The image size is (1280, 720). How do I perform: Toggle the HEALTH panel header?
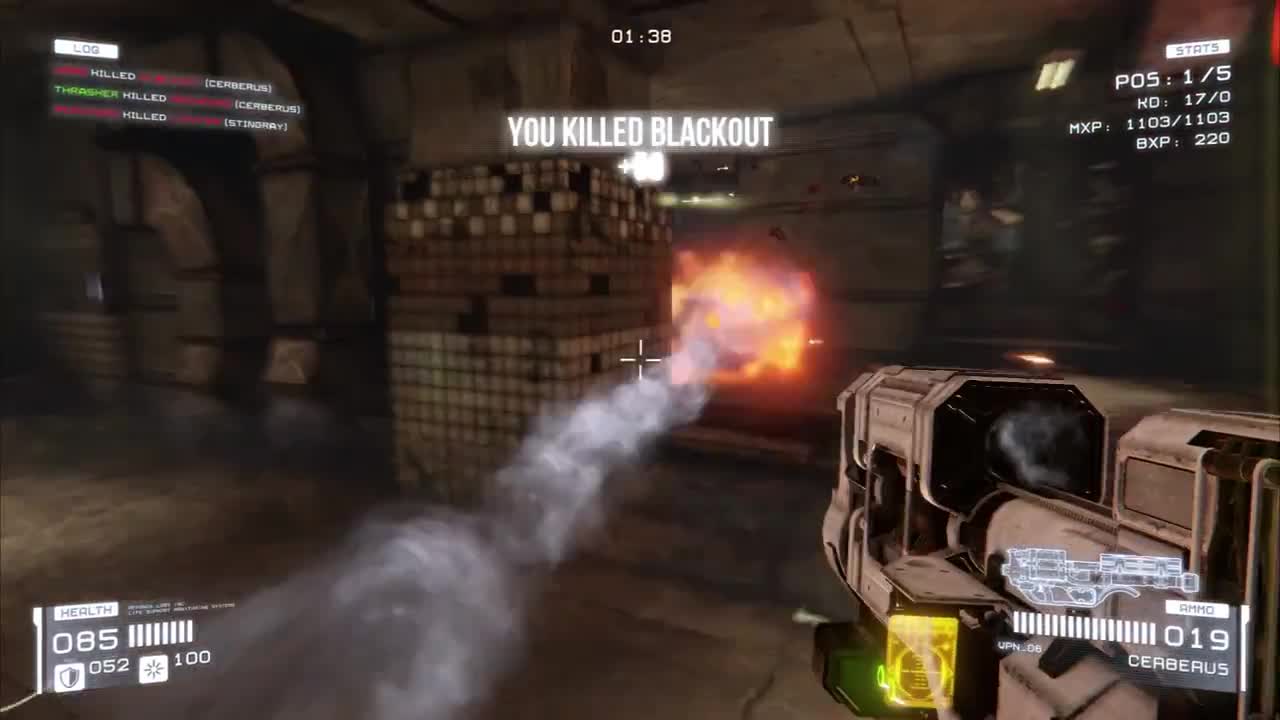click(87, 608)
